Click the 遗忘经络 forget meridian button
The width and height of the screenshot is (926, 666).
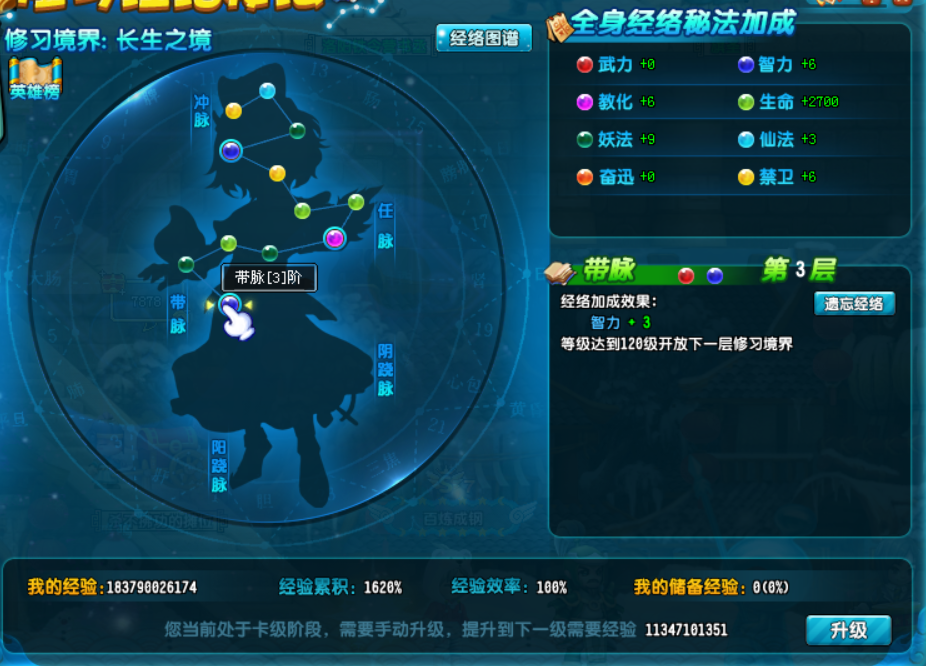click(x=854, y=304)
